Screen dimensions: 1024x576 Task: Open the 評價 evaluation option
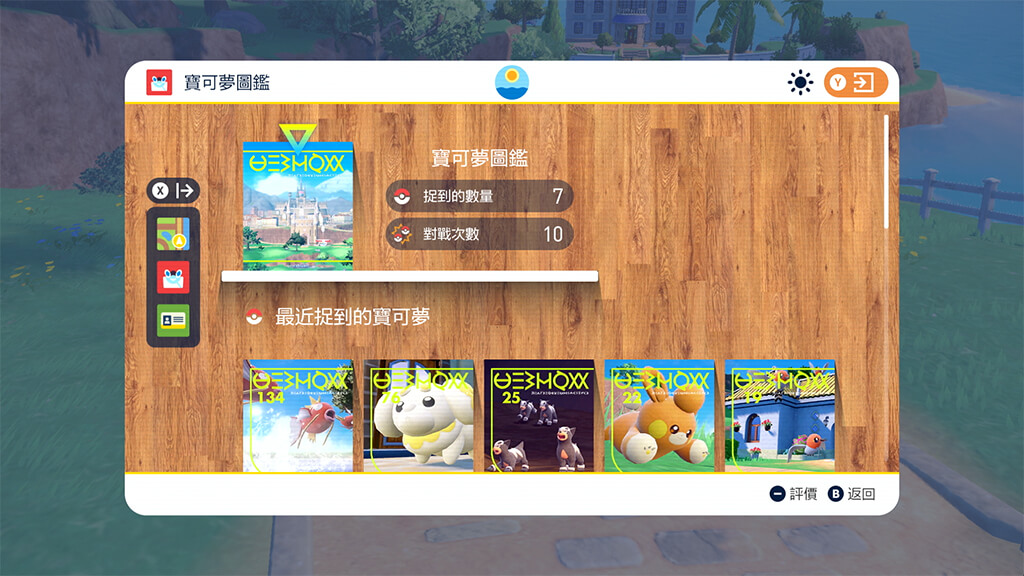click(793, 494)
